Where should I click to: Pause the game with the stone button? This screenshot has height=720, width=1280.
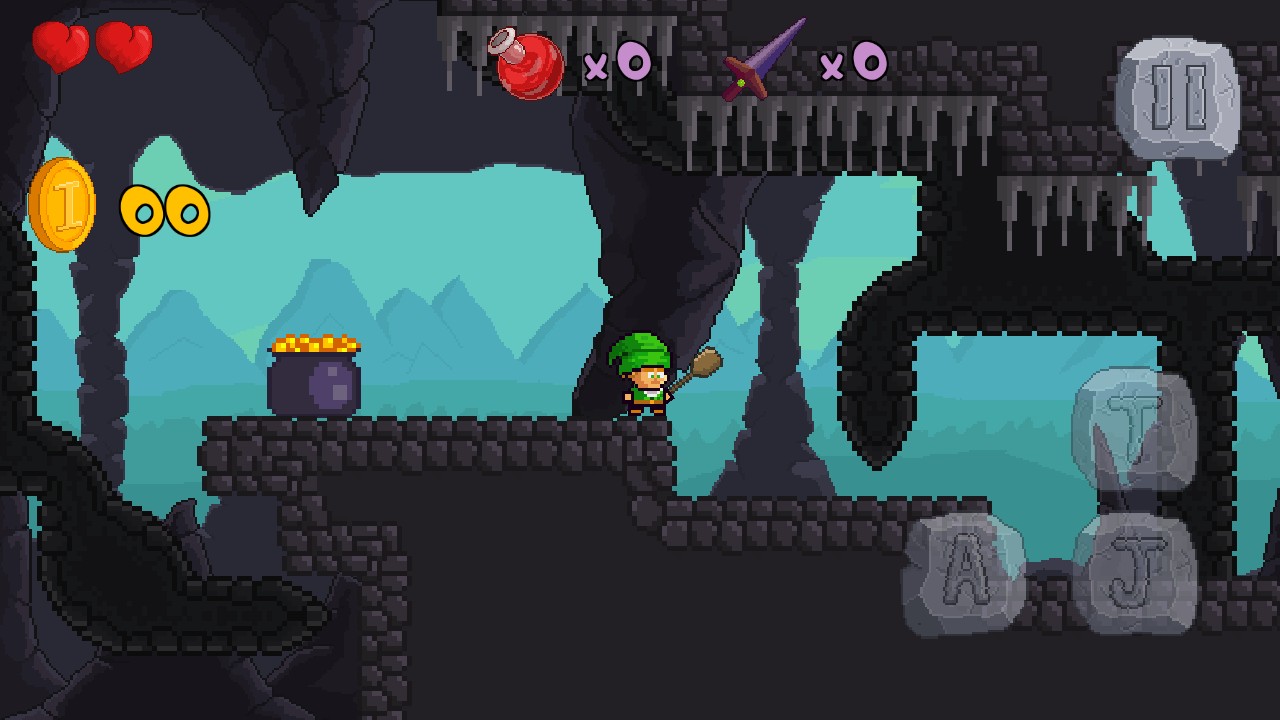pos(1177,98)
